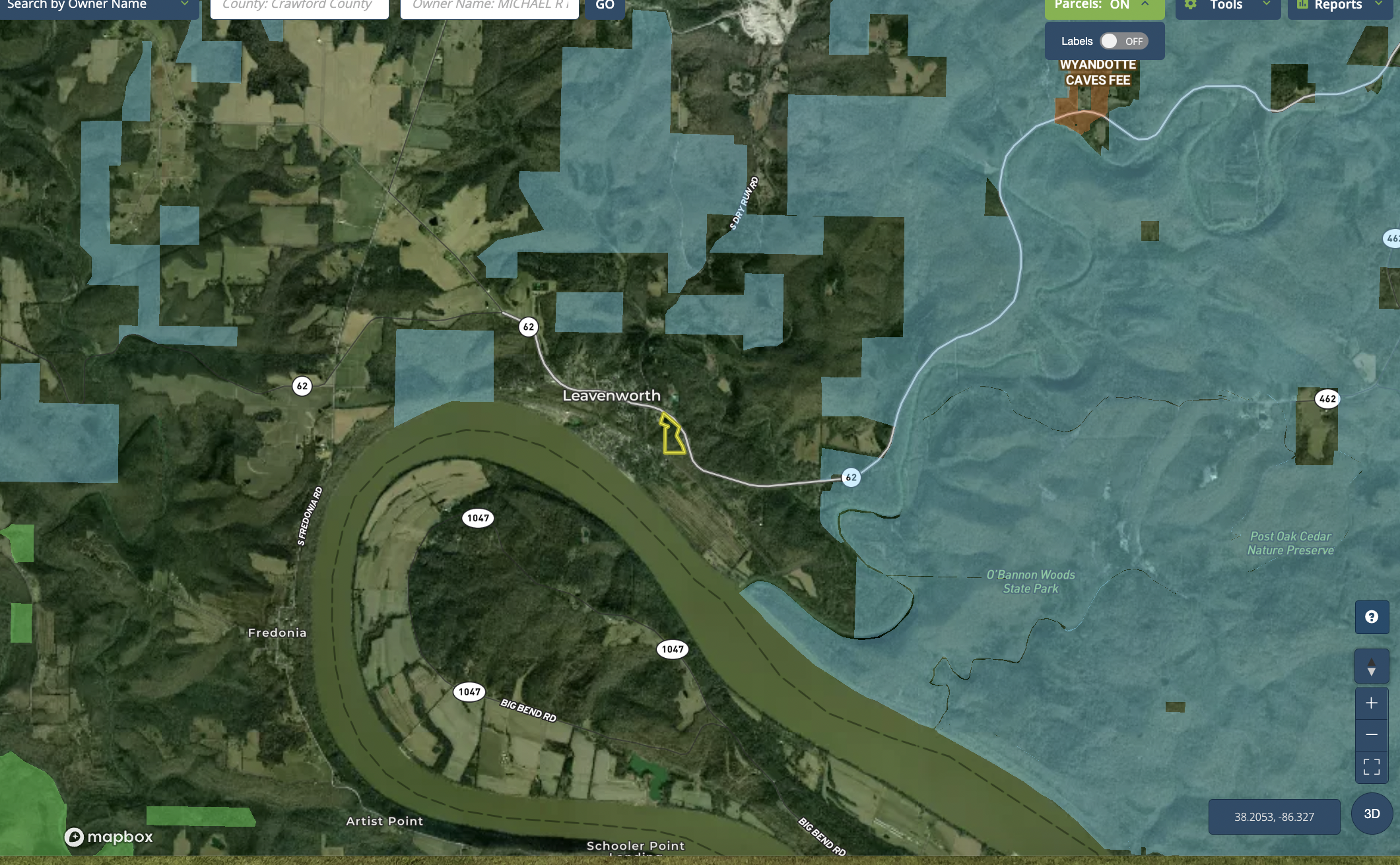Run the search with the GO button
The height and width of the screenshot is (865, 1400).
point(605,6)
